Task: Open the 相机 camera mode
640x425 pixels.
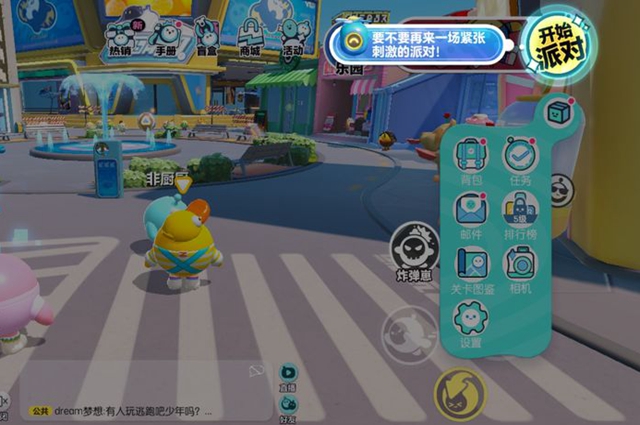Action: (x=520, y=268)
